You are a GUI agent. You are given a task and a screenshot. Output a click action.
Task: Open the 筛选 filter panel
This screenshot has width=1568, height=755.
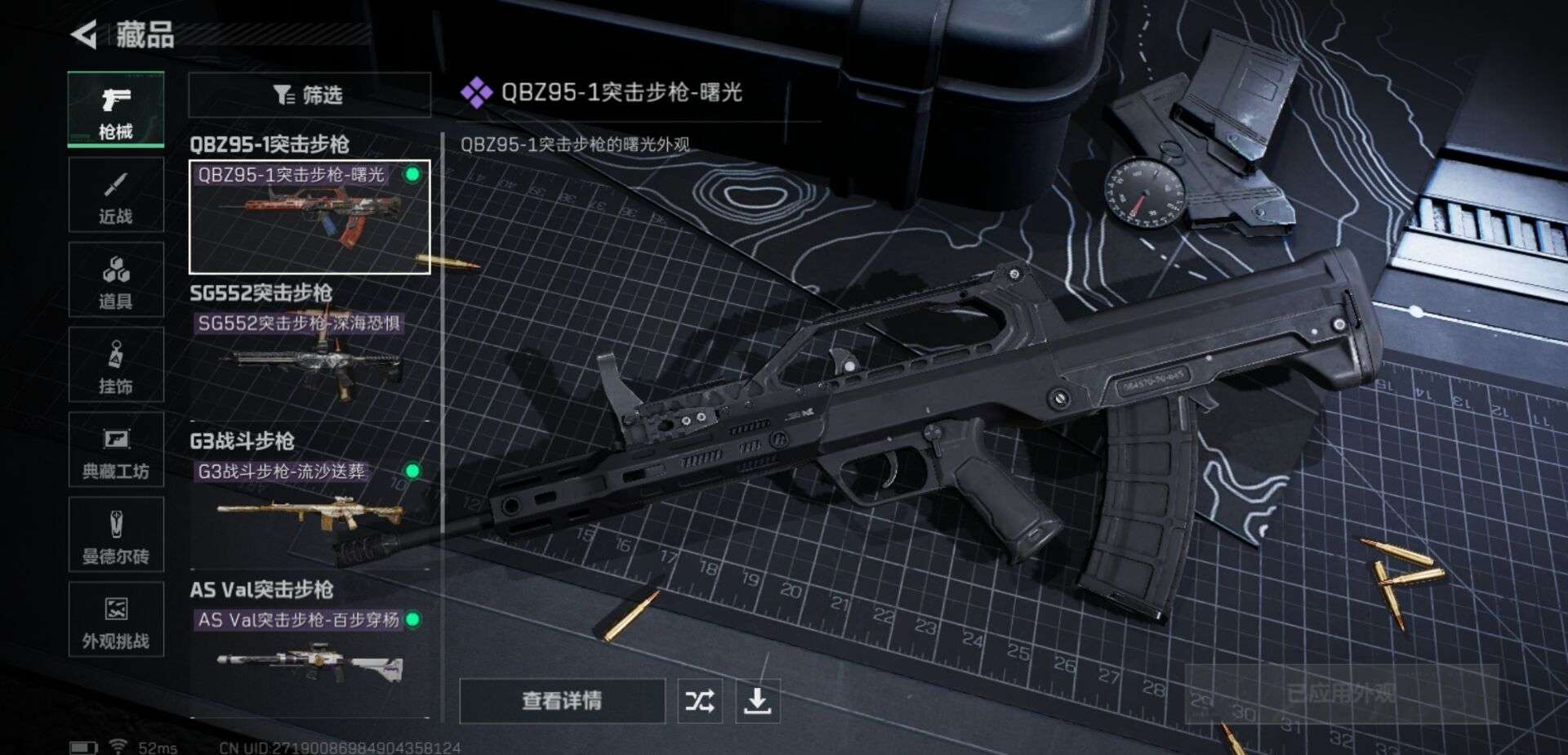310,96
